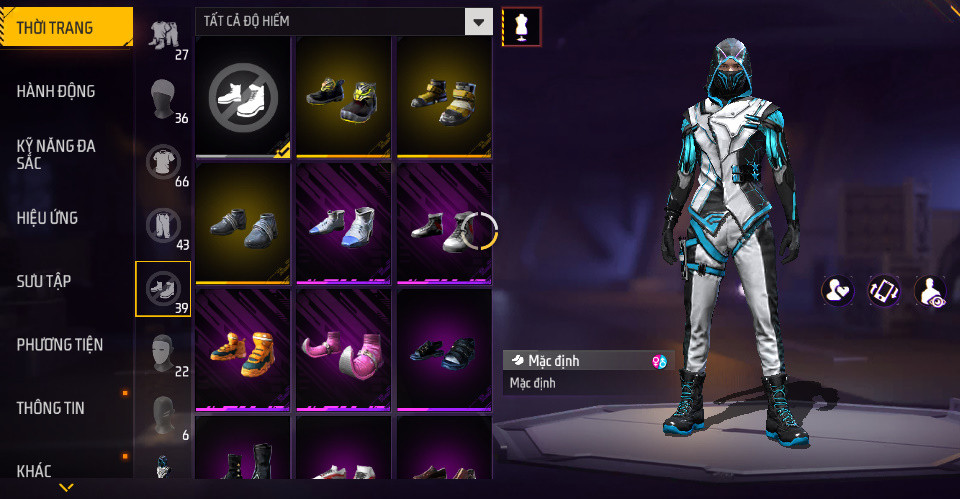Switch to the KỸ NĂNG ĐA SẮC section
Viewport: 960px width, 499px height.
click(57, 154)
